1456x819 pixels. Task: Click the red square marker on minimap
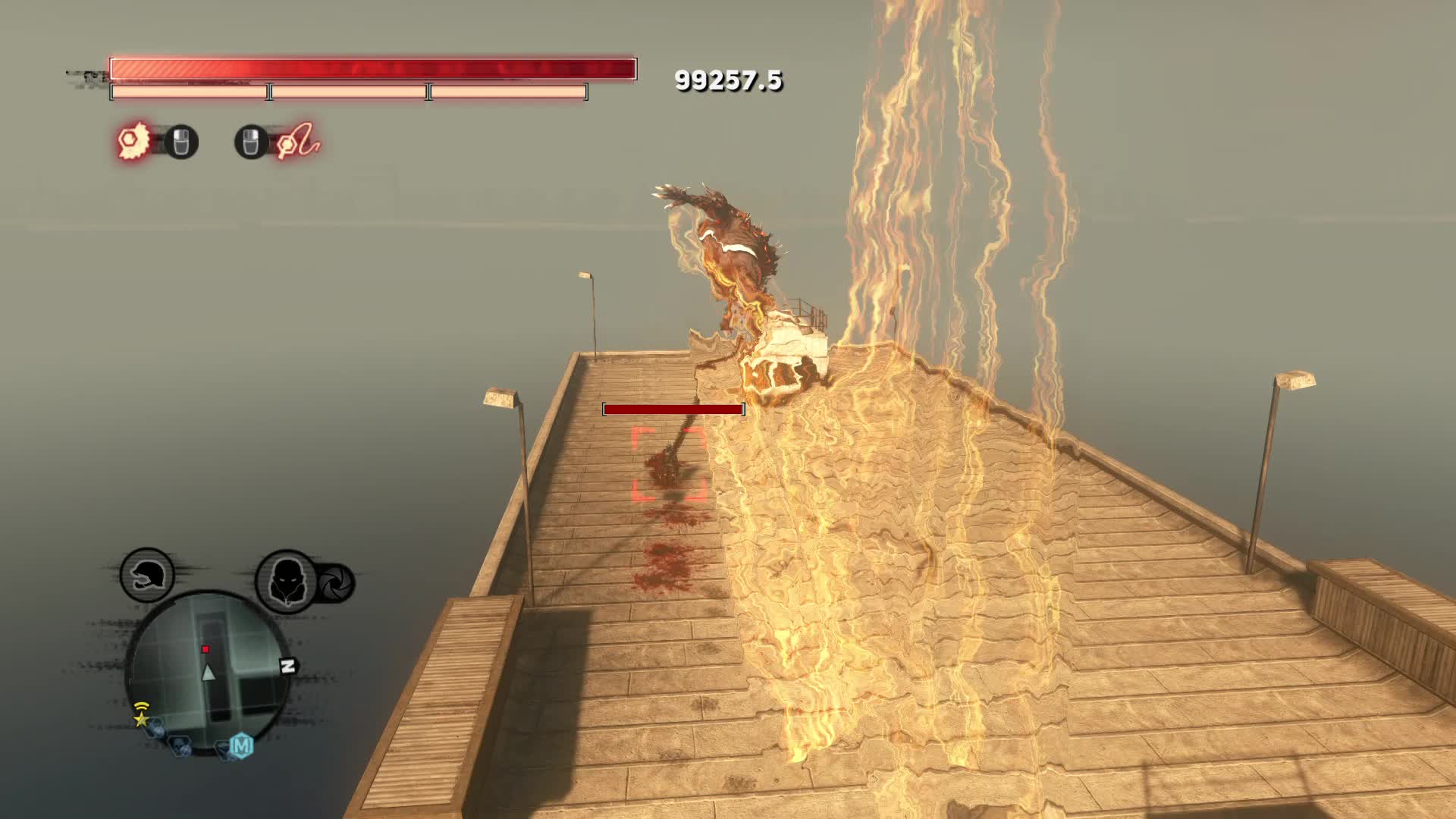(x=205, y=649)
